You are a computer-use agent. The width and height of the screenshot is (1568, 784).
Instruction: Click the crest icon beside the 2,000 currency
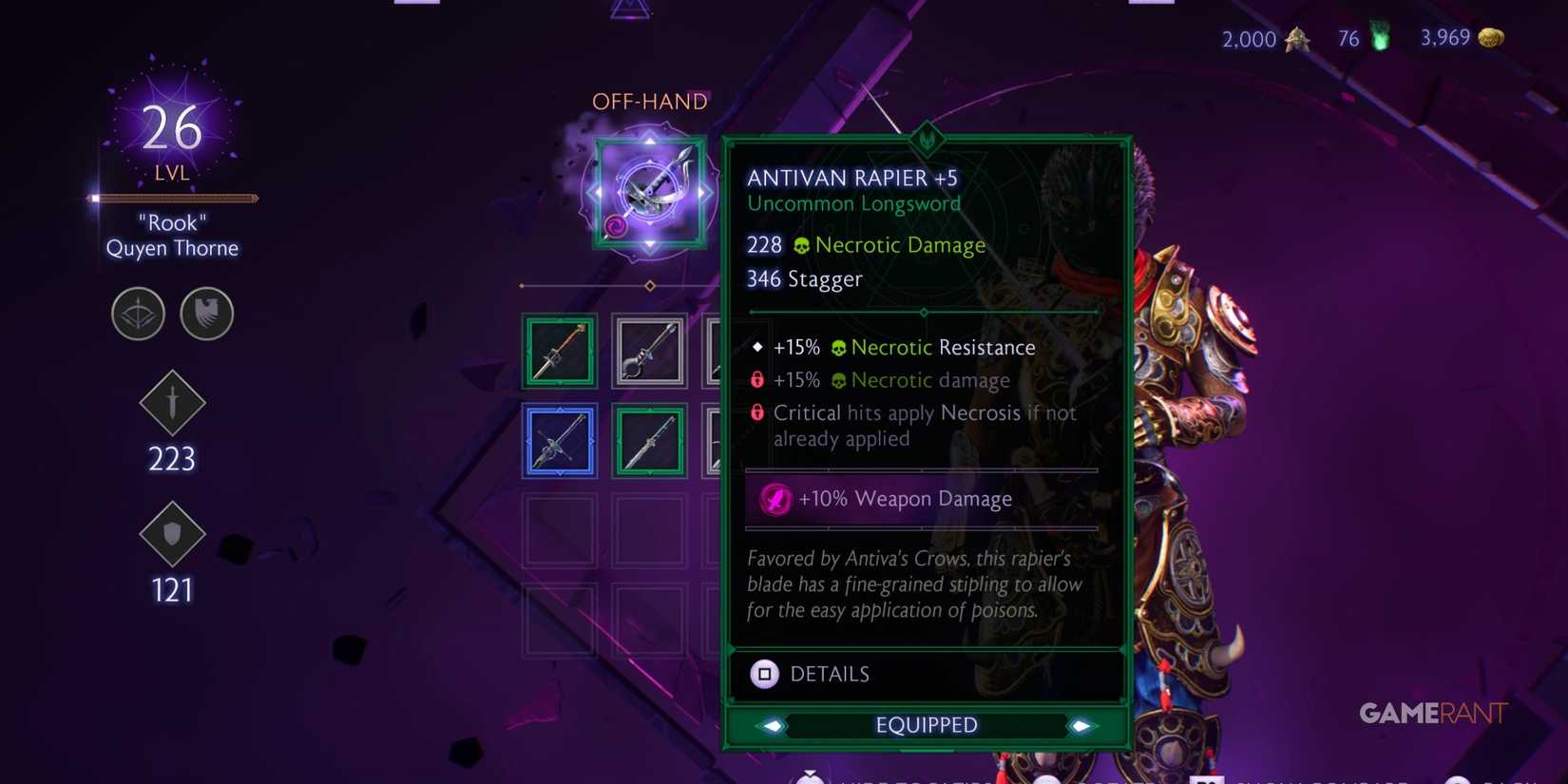click(x=1298, y=40)
